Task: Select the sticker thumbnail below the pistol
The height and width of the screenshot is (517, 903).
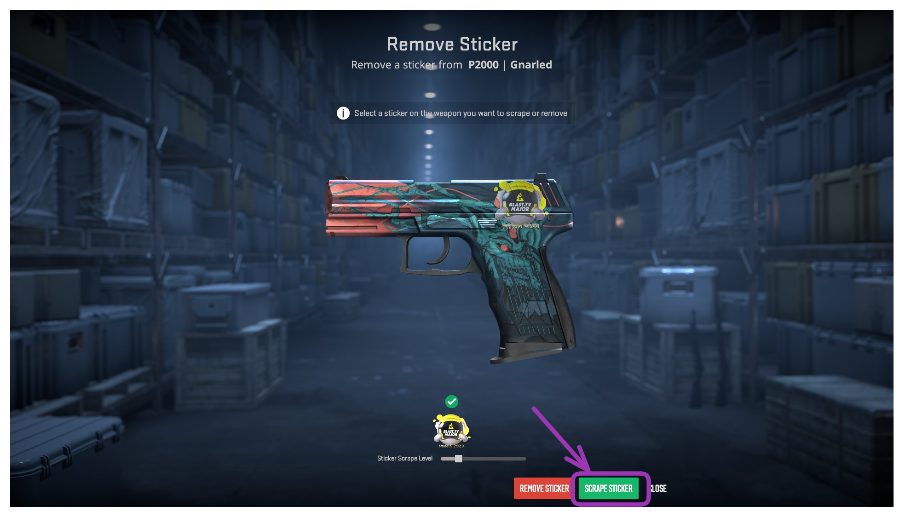Action: (x=451, y=429)
